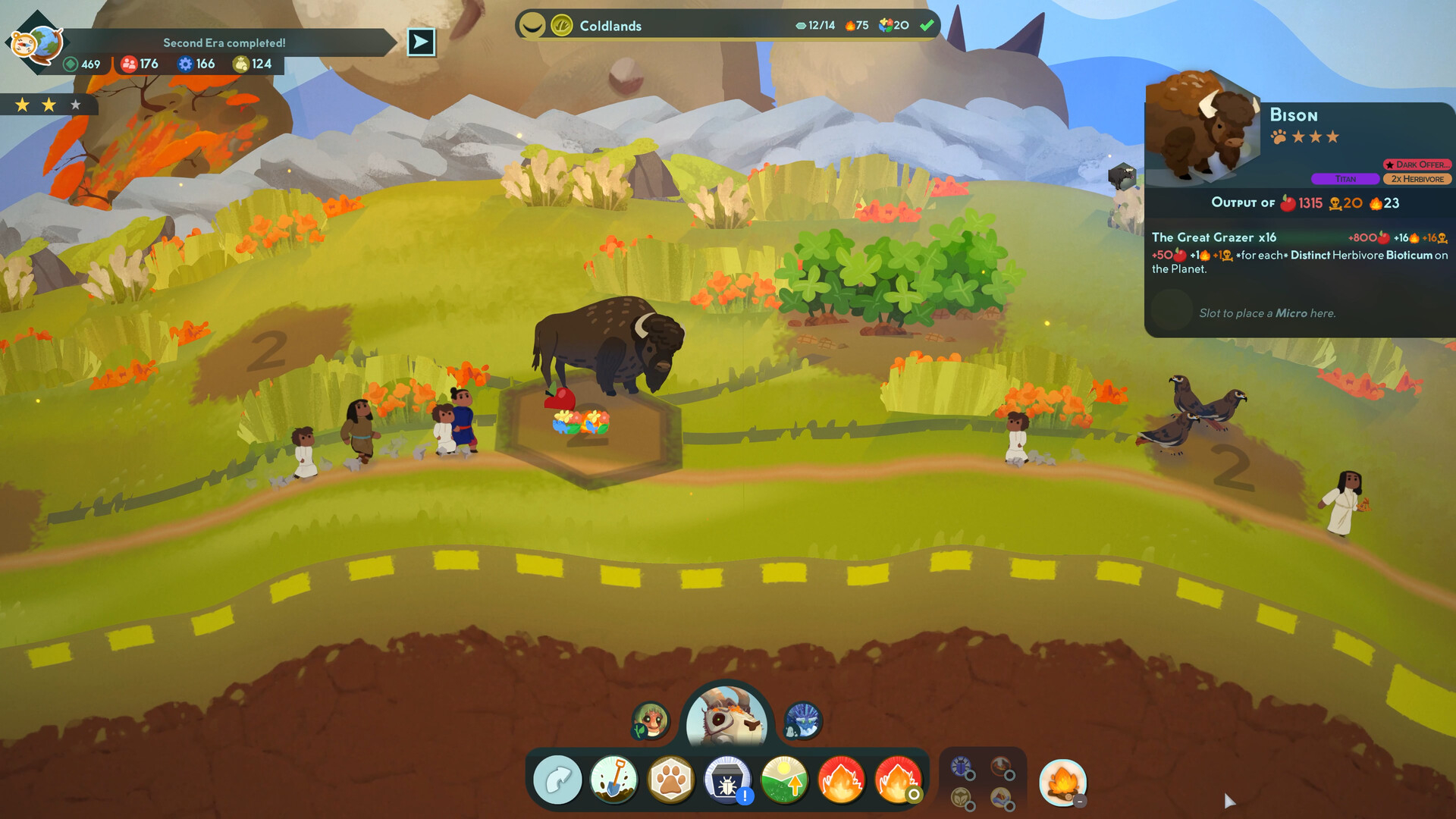Switch to the blue ice giant portrait
Screen dimensions: 1456x819
[x=802, y=720]
